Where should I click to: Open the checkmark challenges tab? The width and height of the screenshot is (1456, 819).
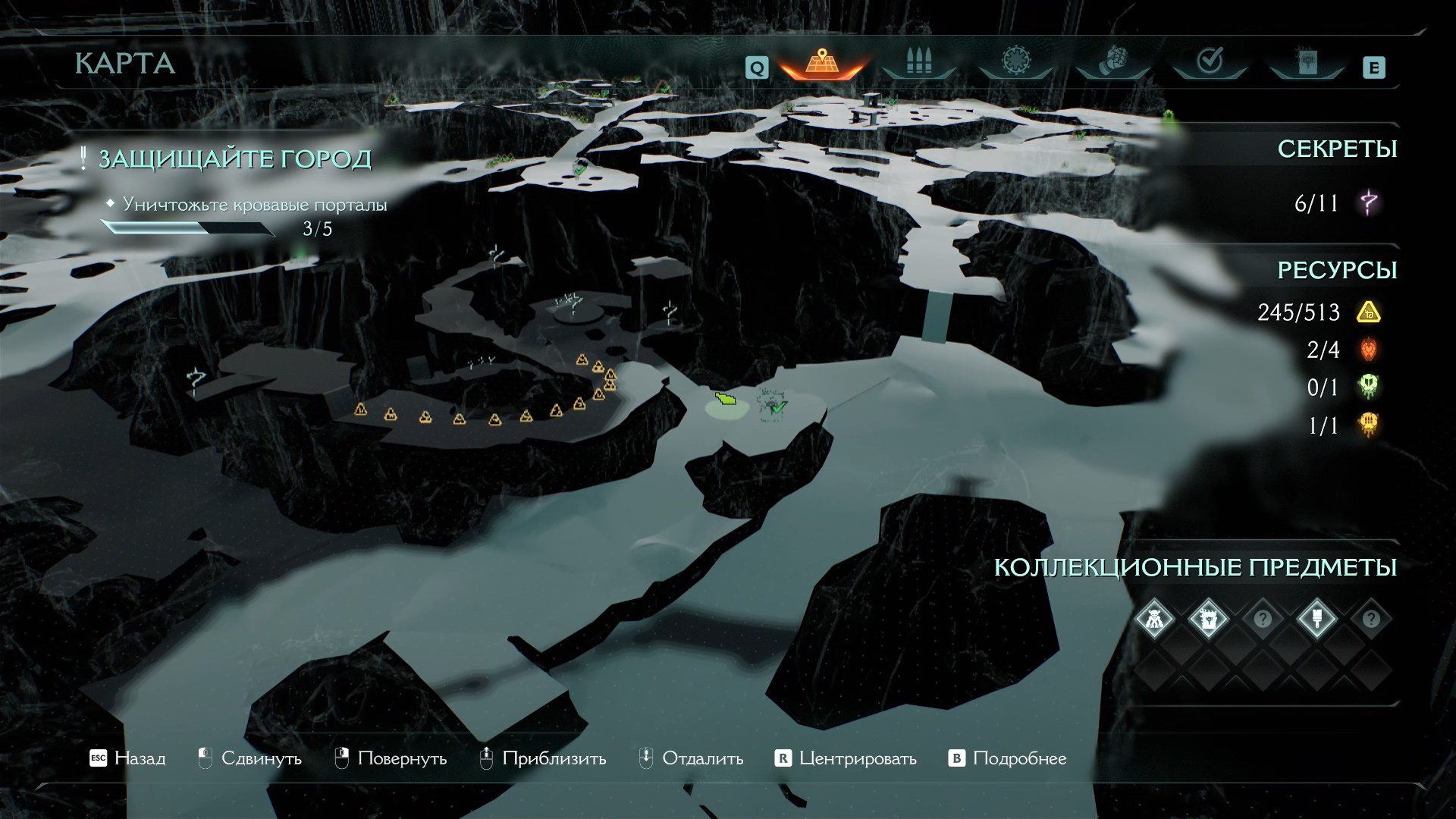pyautogui.click(x=1209, y=62)
